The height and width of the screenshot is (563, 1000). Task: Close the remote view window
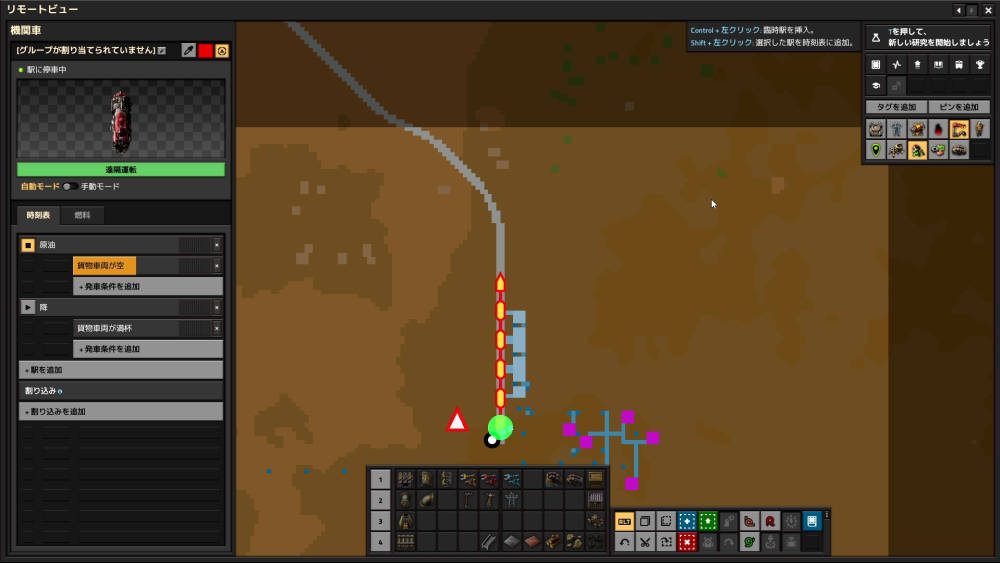coord(987,10)
